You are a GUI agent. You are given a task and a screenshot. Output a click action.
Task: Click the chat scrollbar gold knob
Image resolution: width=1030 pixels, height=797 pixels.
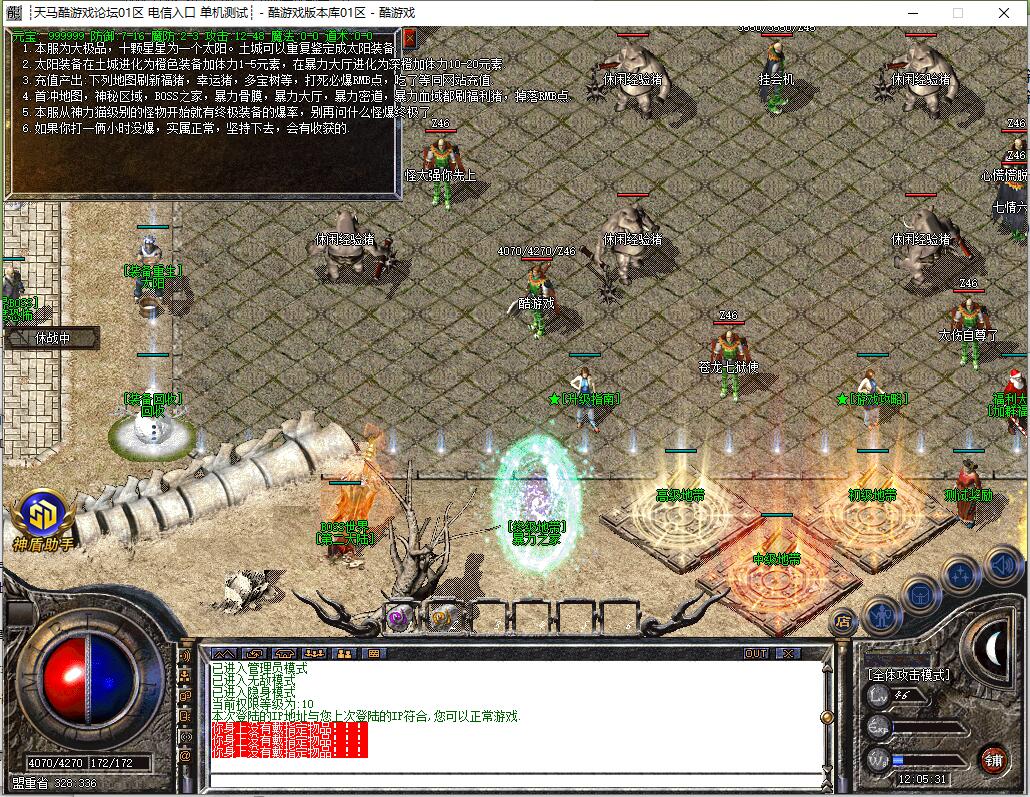pyautogui.click(x=826, y=717)
